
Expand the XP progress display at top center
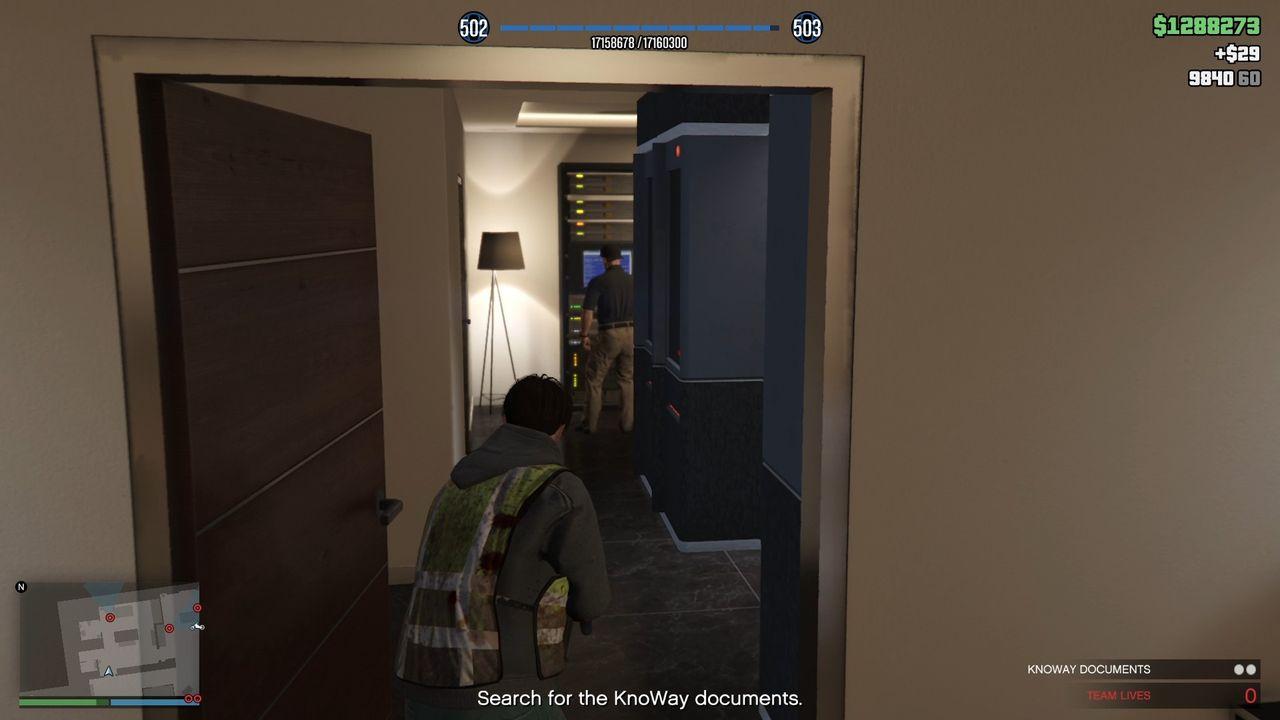[x=640, y=35]
